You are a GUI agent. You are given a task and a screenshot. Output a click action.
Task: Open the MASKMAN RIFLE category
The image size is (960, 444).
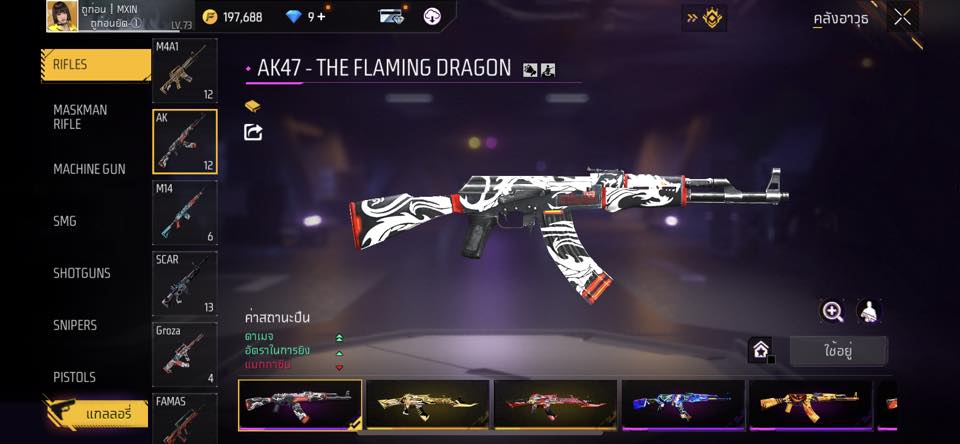point(80,117)
